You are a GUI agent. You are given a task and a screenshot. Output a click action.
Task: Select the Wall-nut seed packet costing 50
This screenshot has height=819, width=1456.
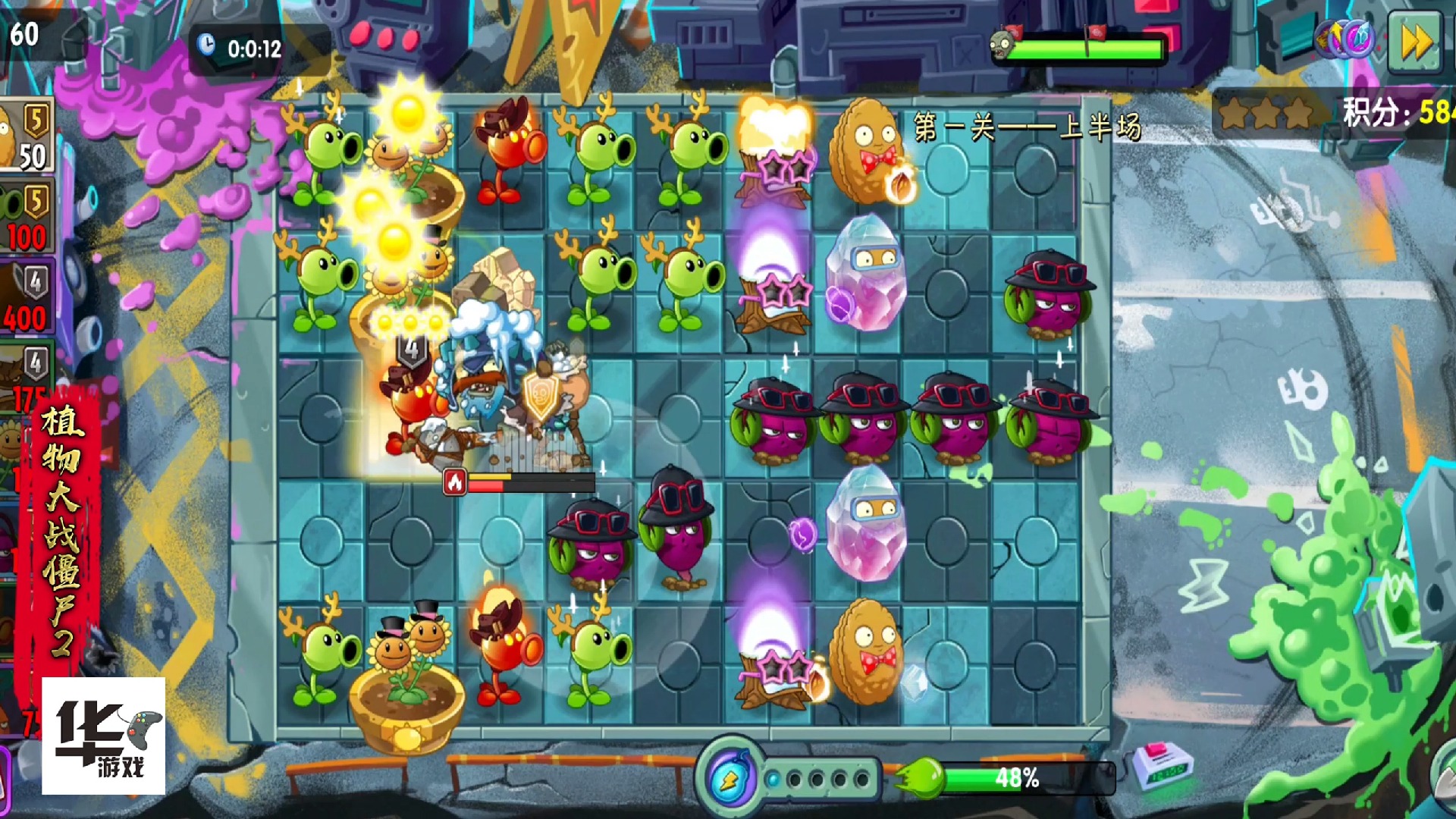27,136
